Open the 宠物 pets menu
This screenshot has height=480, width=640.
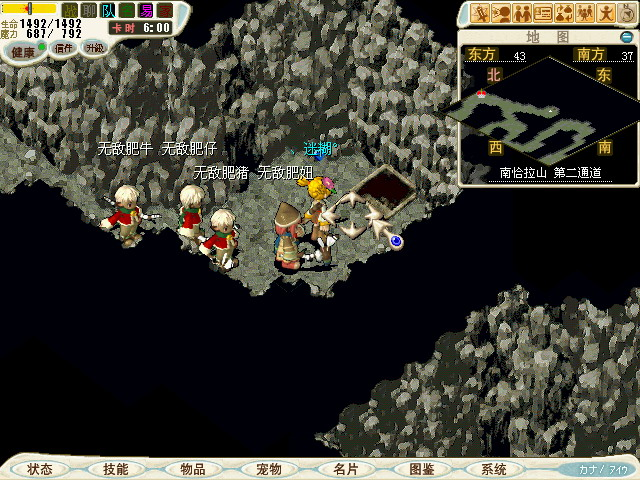click(268, 469)
